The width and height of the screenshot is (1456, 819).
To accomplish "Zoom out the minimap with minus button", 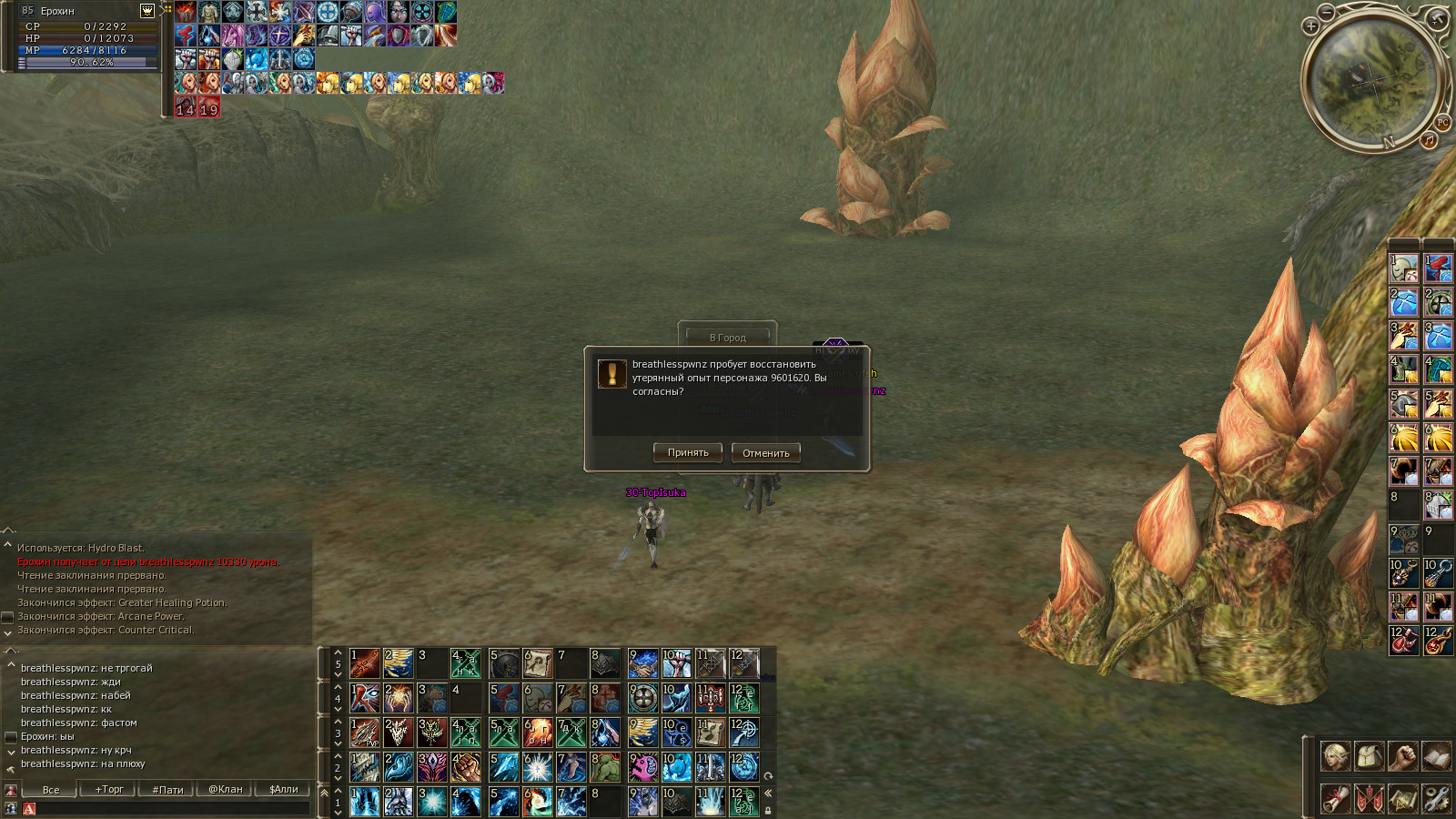I will coord(1327,12).
